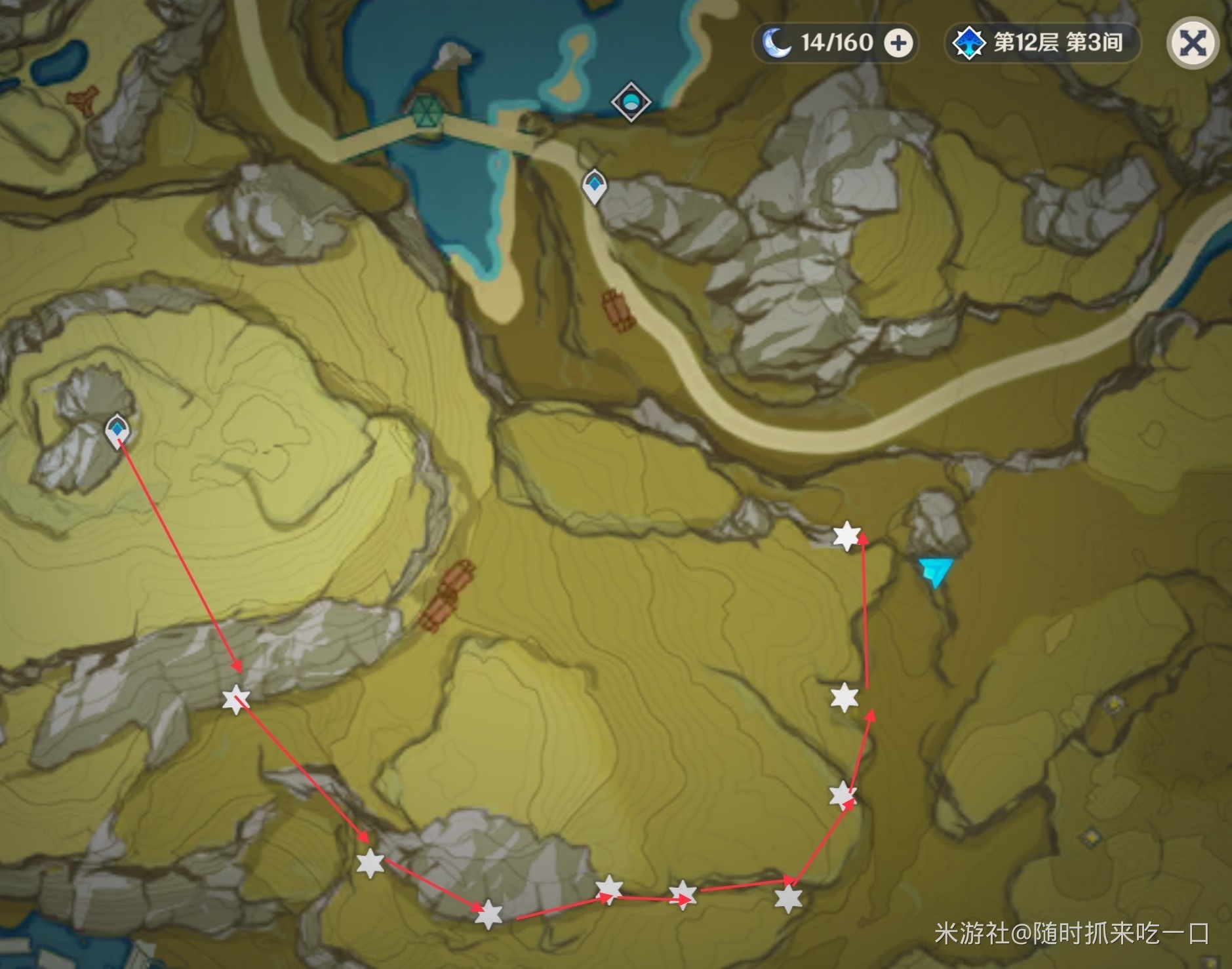Image resolution: width=1232 pixels, height=969 pixels.
Task: Open the Spiral Abyss 第12层 第3间 shortcut
Action: (1043, 43)
